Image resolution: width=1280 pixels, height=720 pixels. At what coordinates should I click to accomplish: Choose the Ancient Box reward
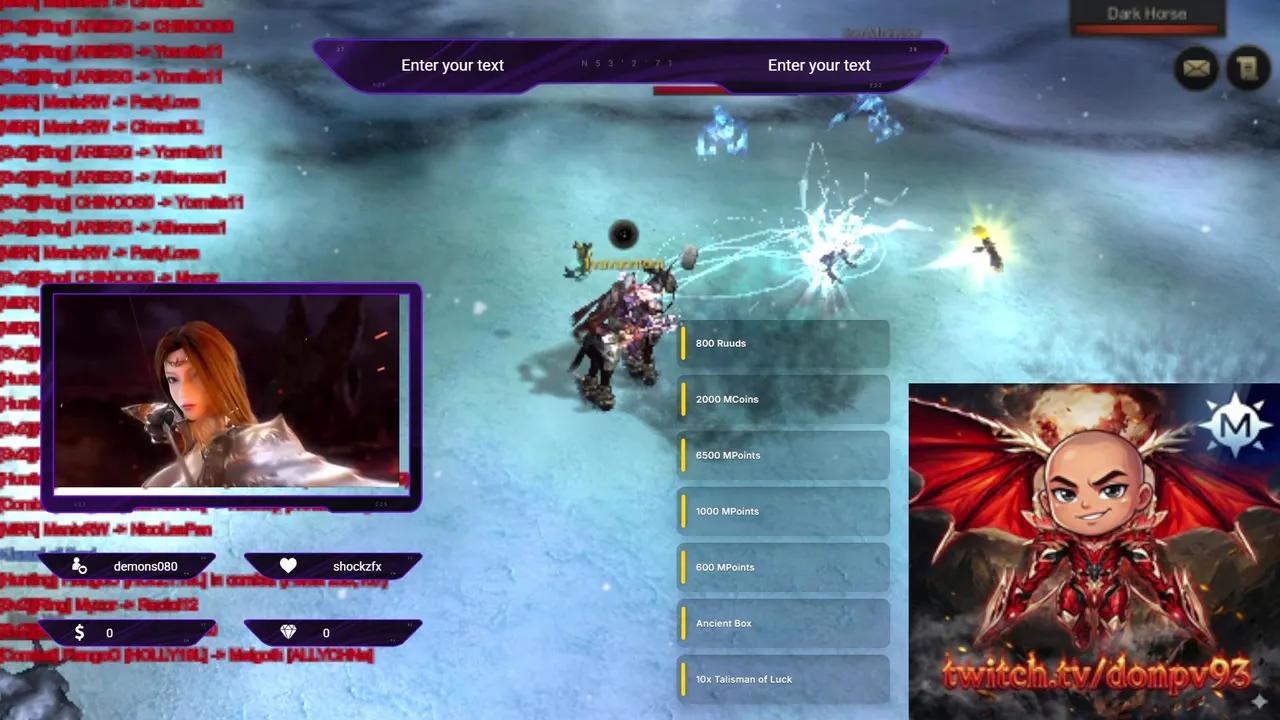click(783, 623)
